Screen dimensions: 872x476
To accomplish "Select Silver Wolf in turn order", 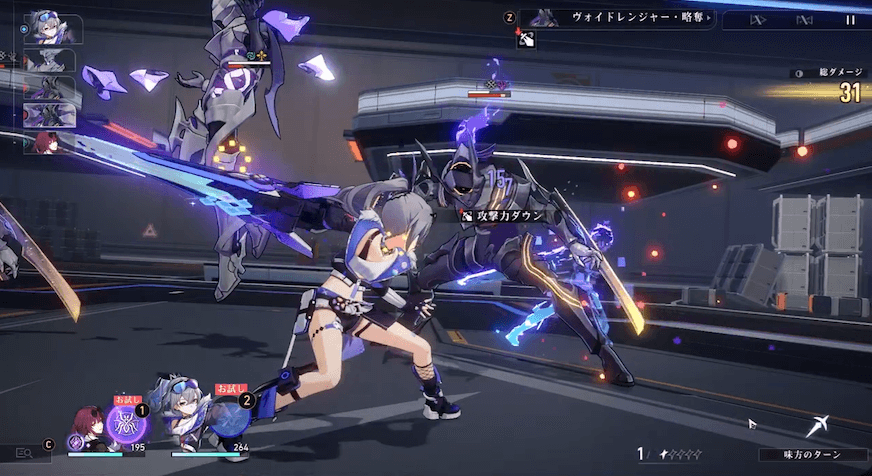I will click(52, 28).
